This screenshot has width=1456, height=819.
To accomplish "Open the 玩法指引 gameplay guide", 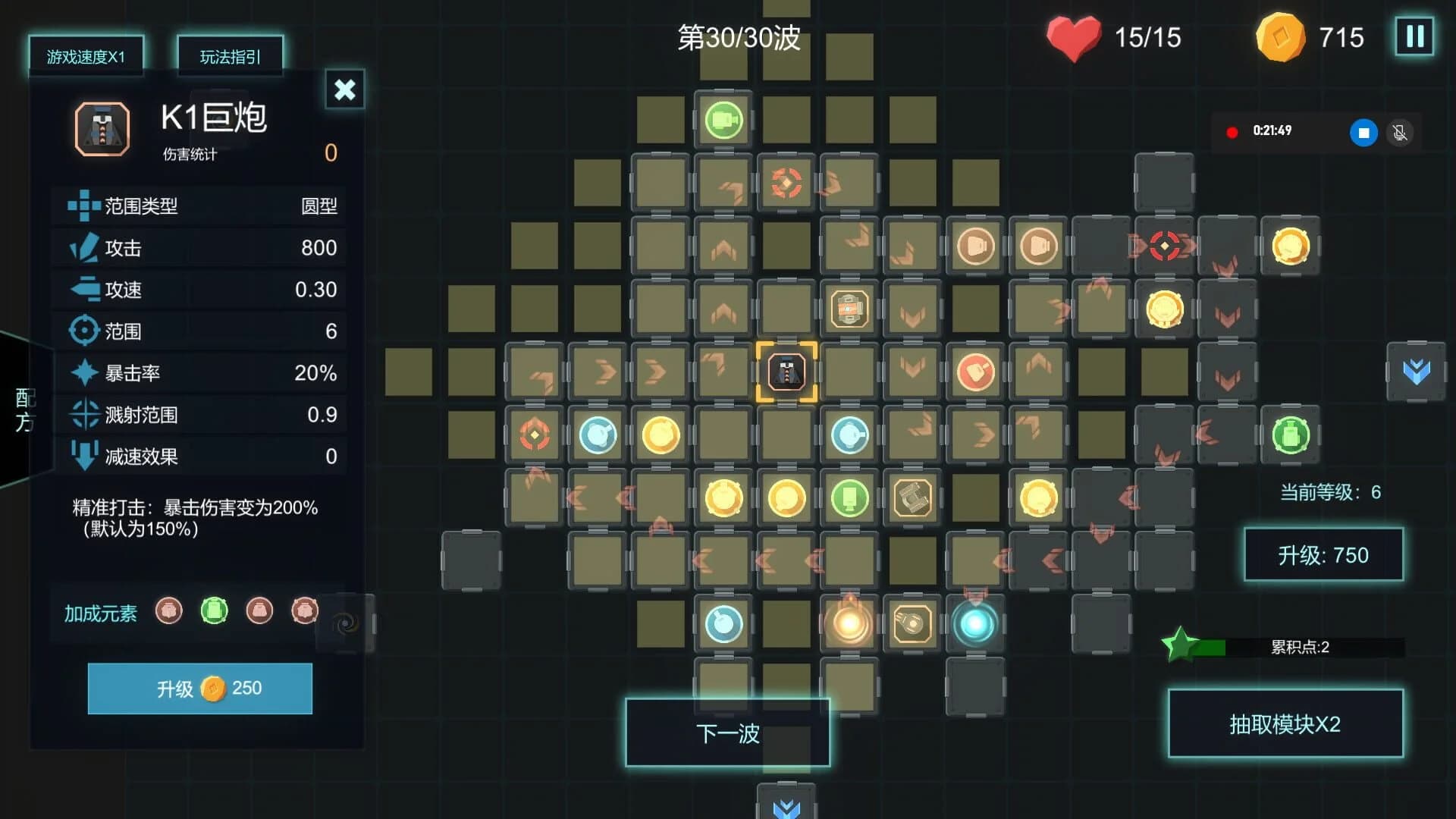I will (230, 57).
